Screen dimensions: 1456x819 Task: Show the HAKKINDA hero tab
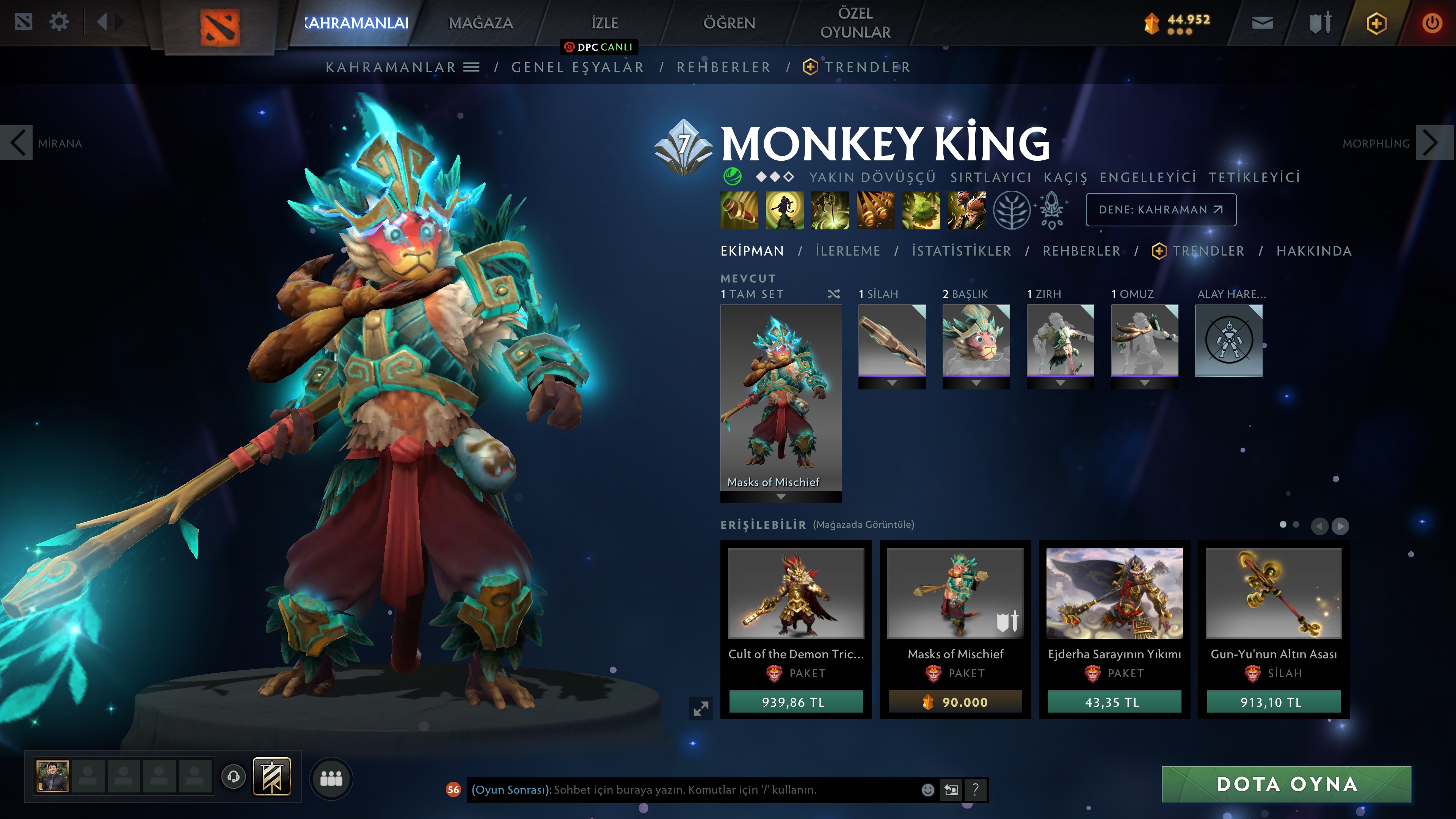[1313, 251]
